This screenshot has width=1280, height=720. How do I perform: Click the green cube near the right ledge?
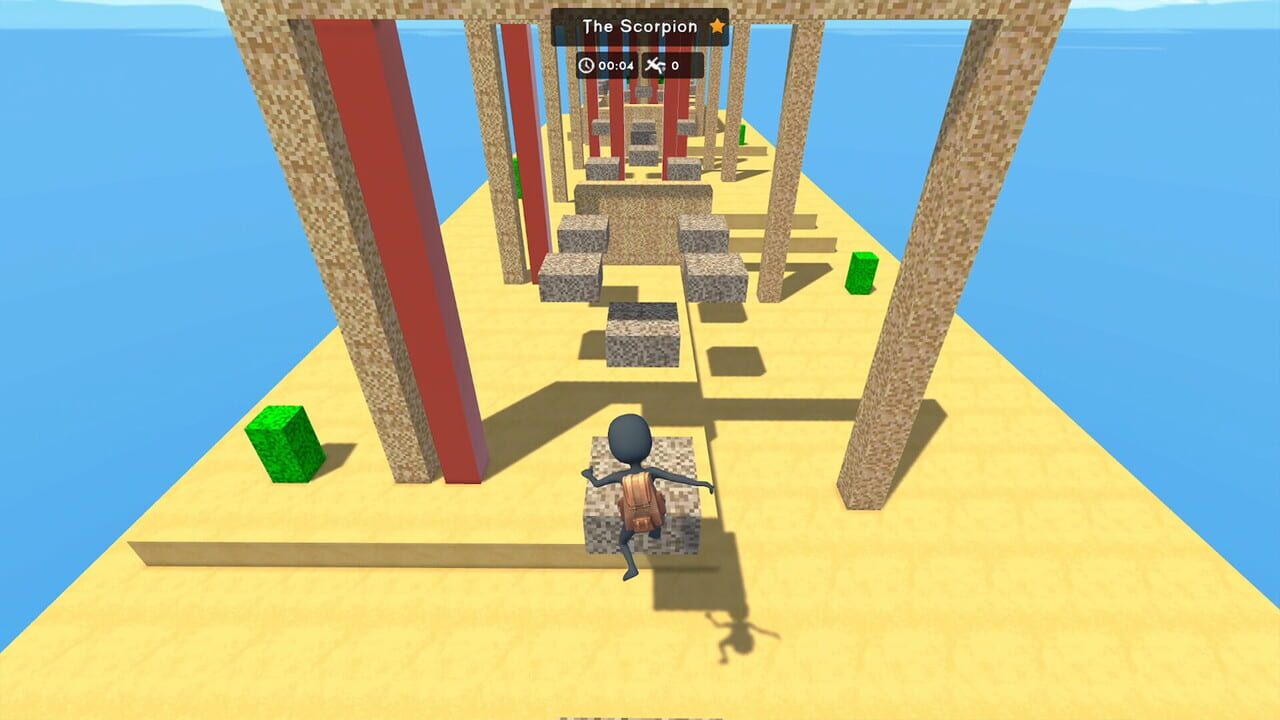pos(862,270)
